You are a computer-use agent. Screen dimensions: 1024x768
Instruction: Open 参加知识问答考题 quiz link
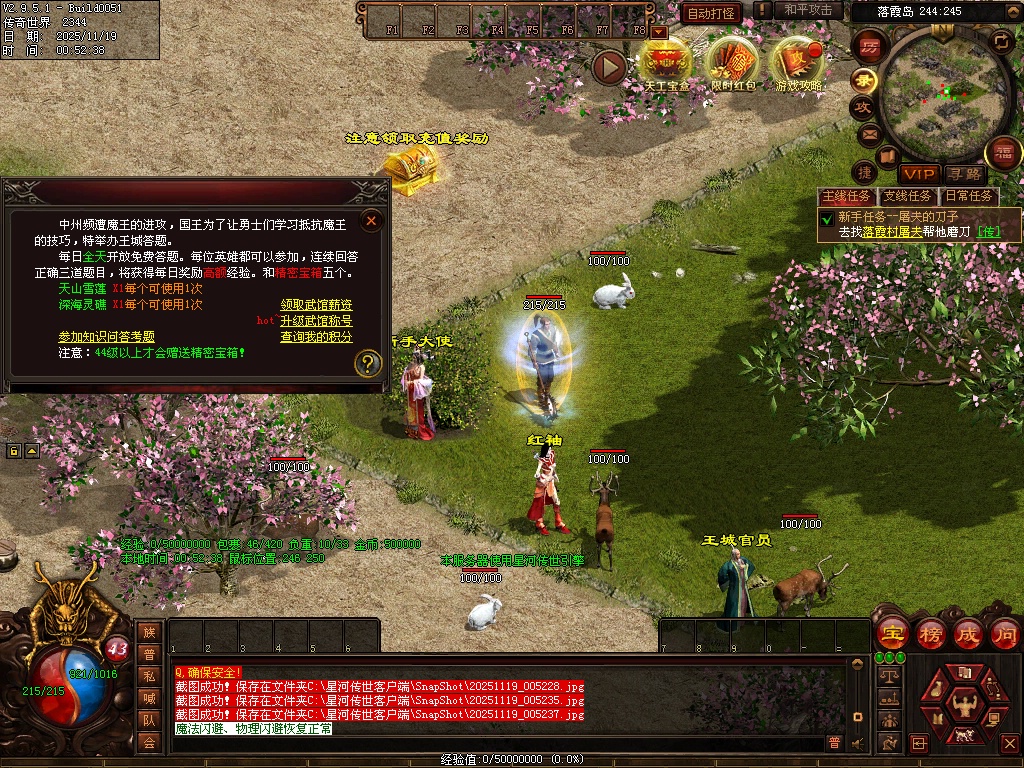[107, 337]
